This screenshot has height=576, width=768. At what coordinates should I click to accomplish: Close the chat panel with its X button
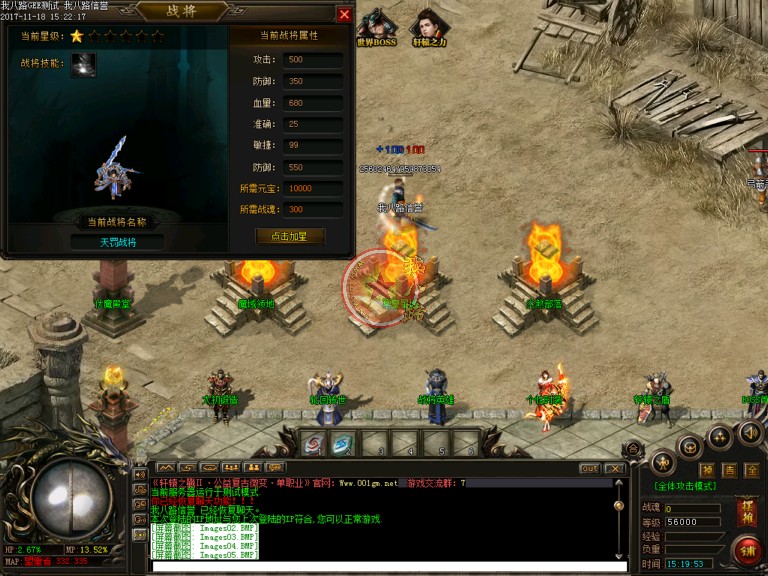(x=615, y=468)
